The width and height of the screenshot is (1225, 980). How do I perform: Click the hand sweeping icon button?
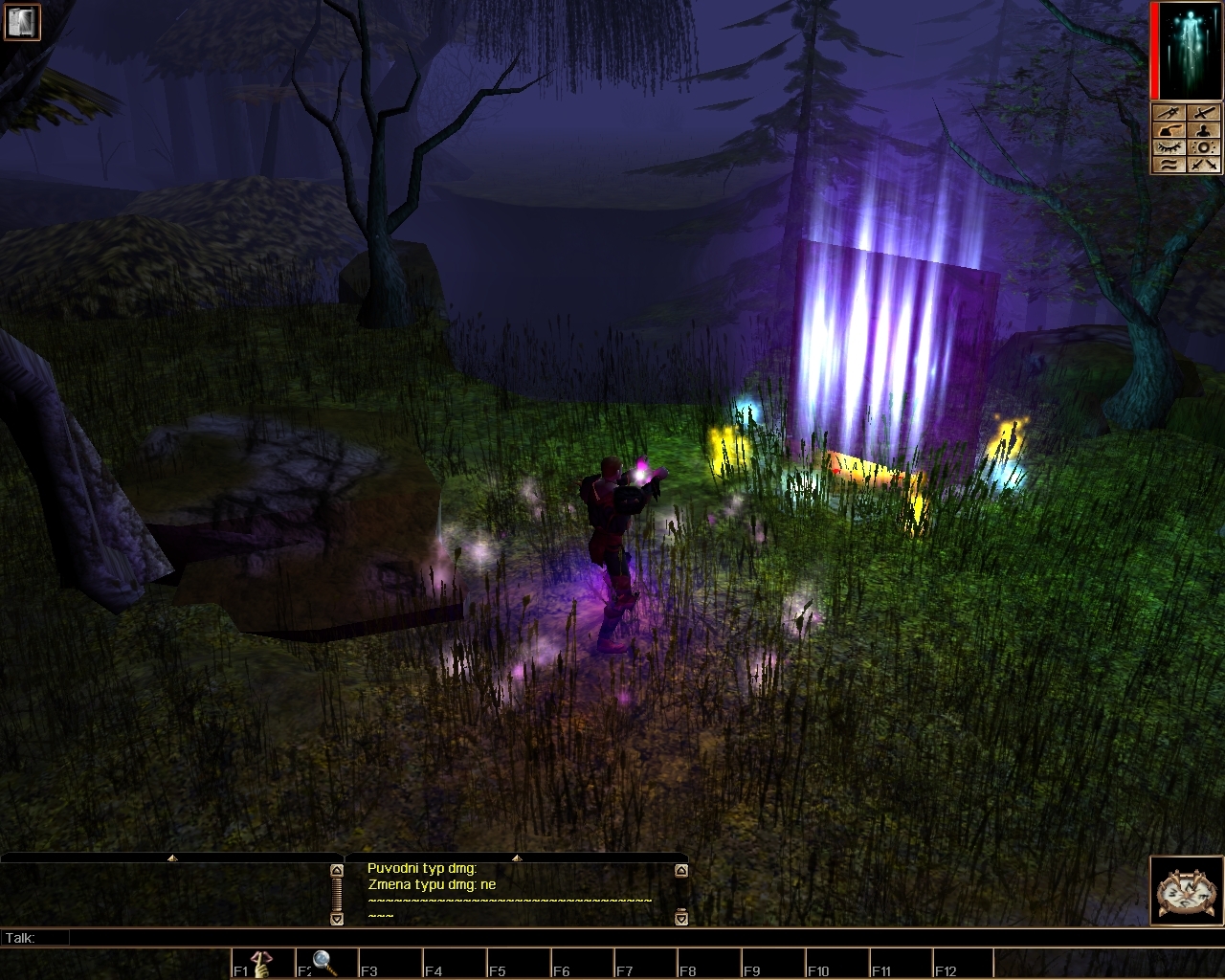1169,130
